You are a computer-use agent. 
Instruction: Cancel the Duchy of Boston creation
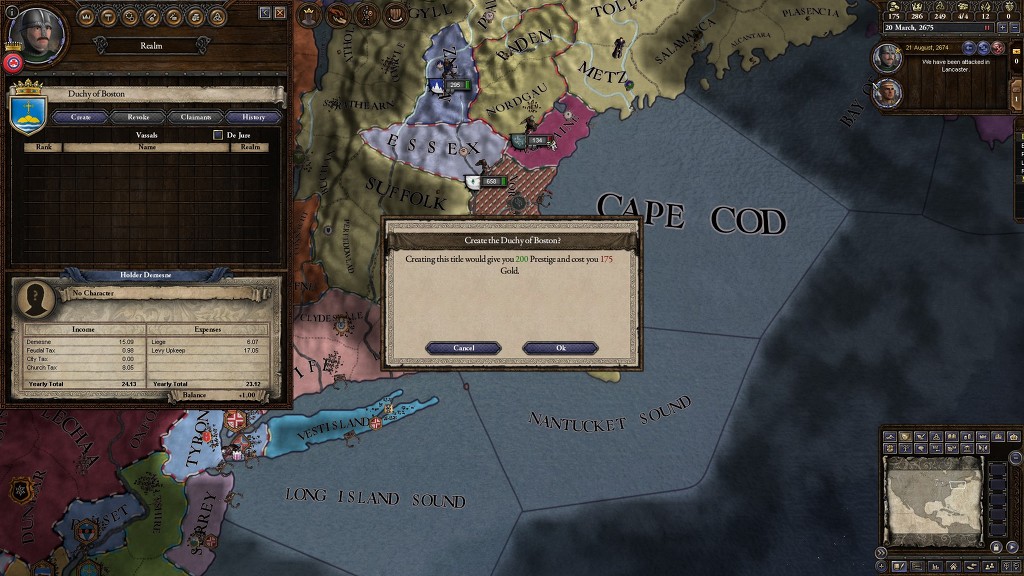pos(463,348)
